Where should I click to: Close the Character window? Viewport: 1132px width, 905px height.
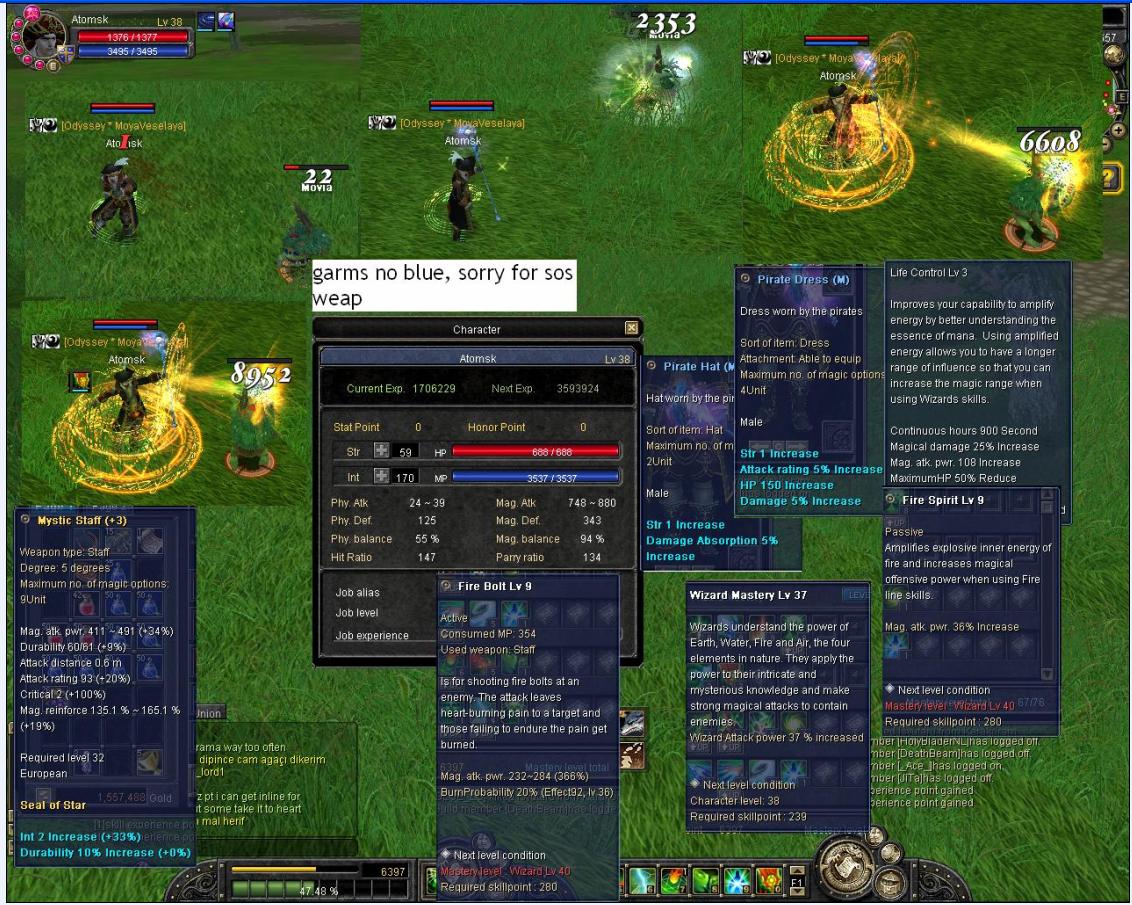point(631,328)
